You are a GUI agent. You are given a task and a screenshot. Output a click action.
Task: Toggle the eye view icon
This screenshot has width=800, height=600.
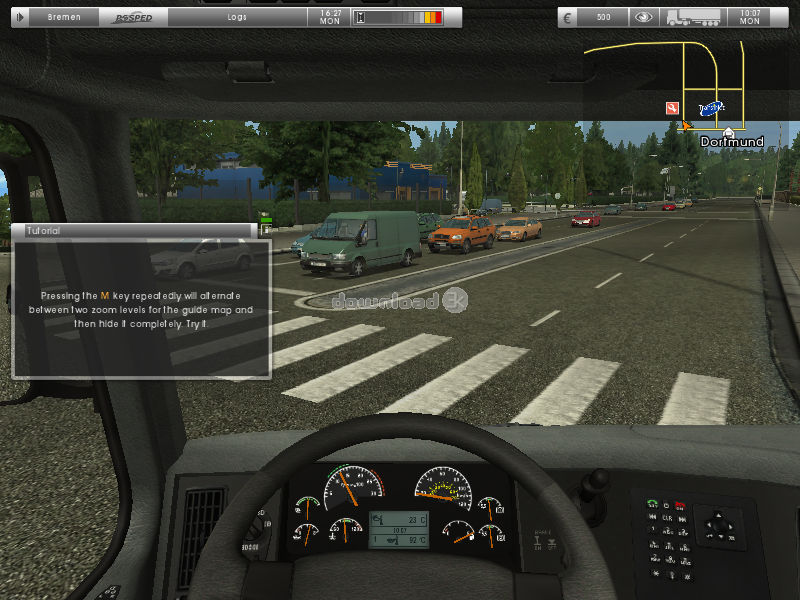tap(645, 17)
